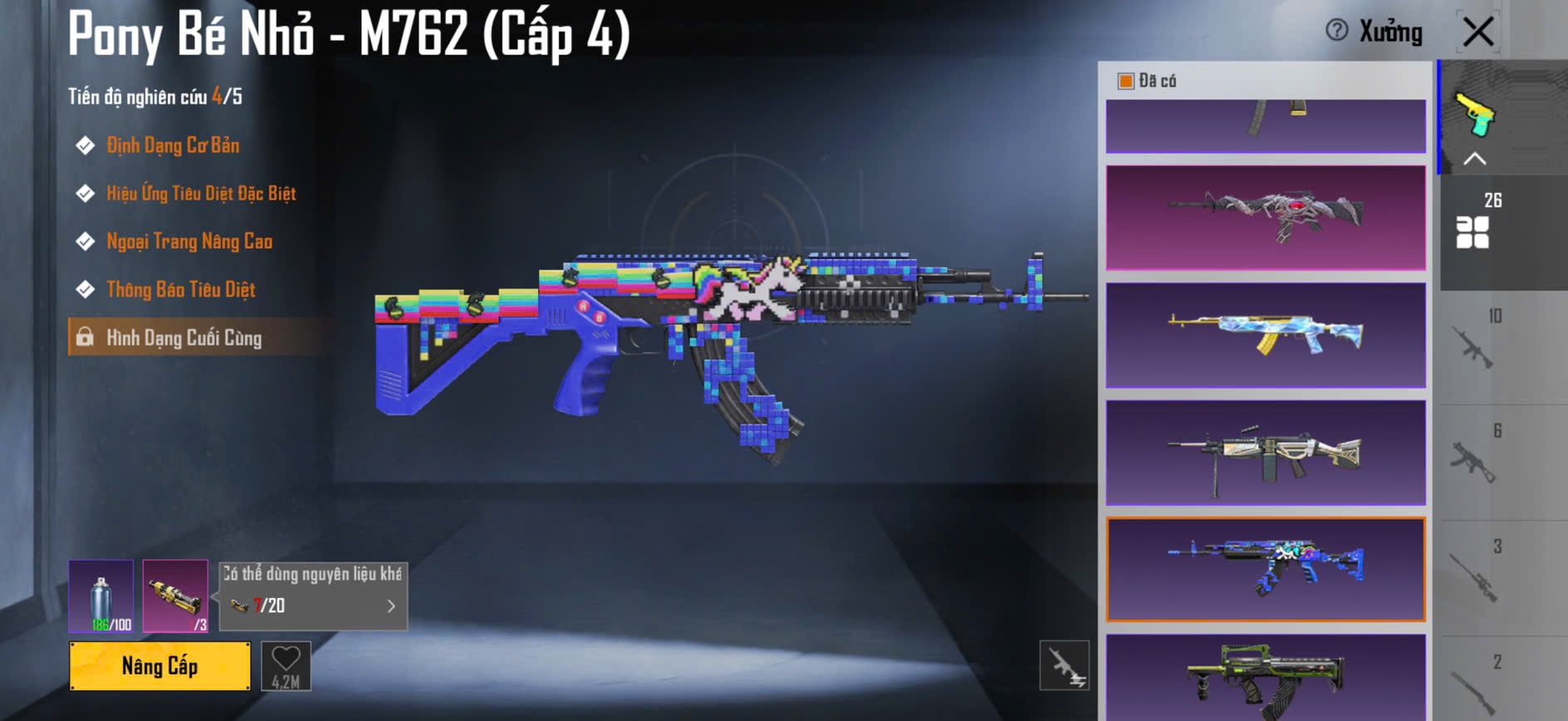Close the weapon upgrade screen
This screenshot has height=721, width=1568.
(x=1478, y=32)
